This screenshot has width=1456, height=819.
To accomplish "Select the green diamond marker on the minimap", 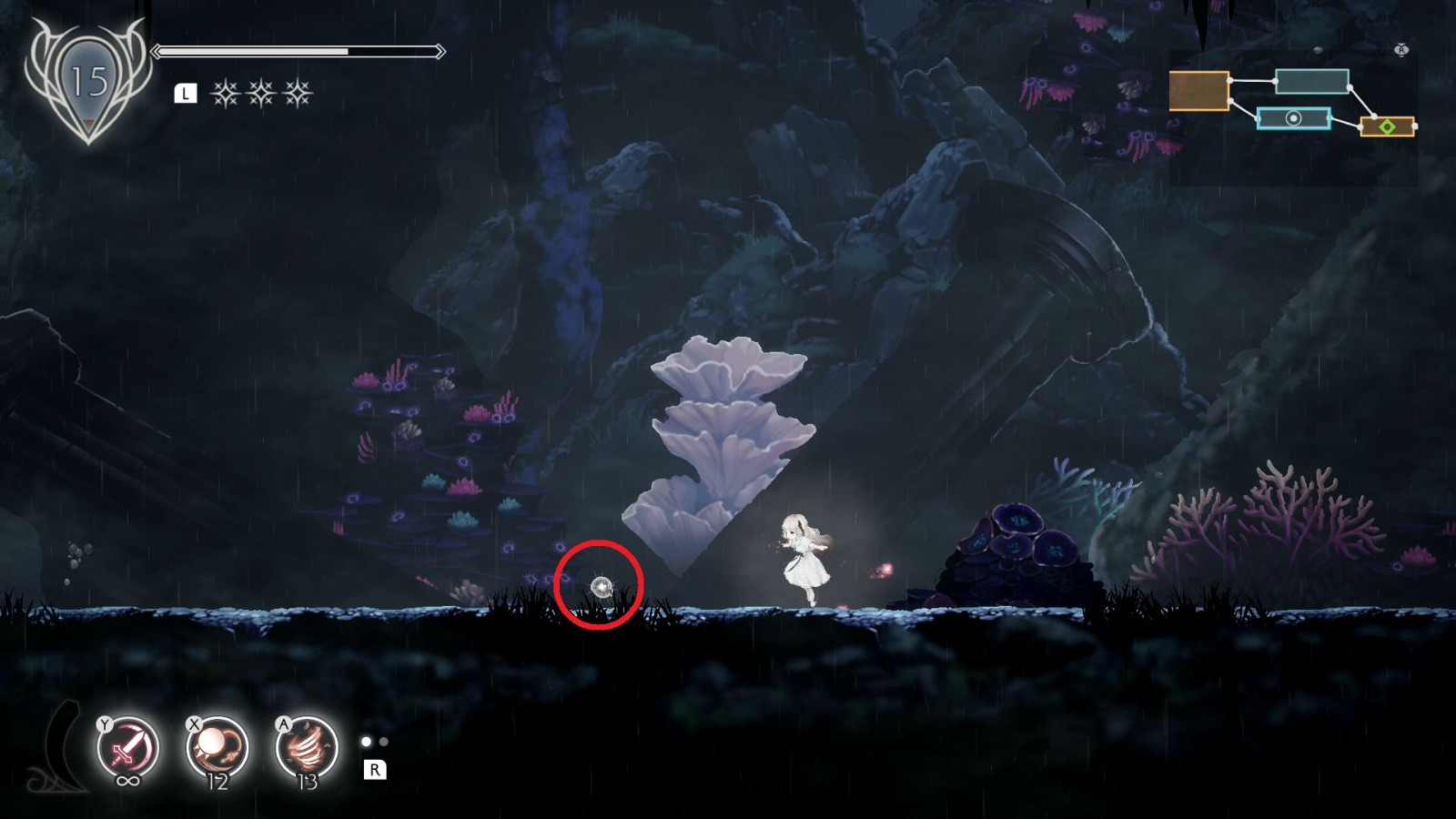I will pos(1387,126).
